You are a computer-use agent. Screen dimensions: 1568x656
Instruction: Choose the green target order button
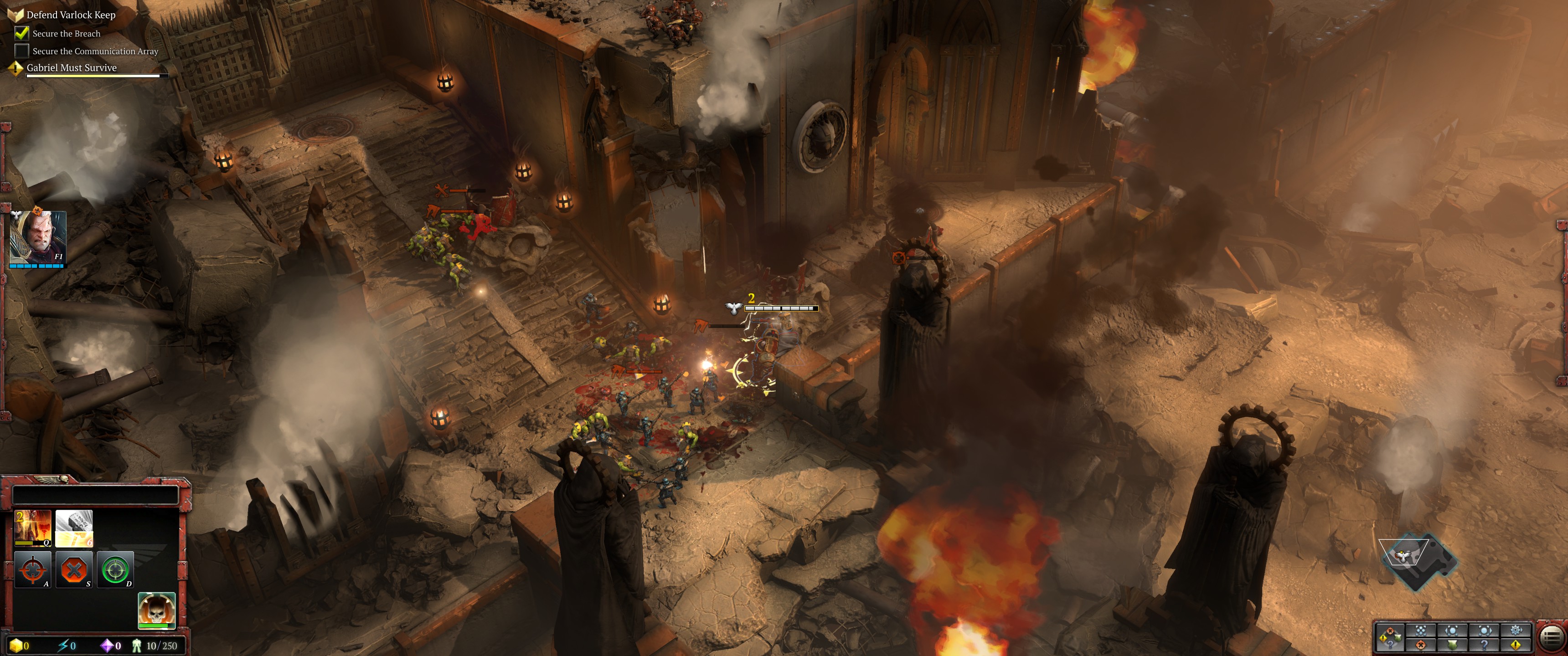pos(115,569)
